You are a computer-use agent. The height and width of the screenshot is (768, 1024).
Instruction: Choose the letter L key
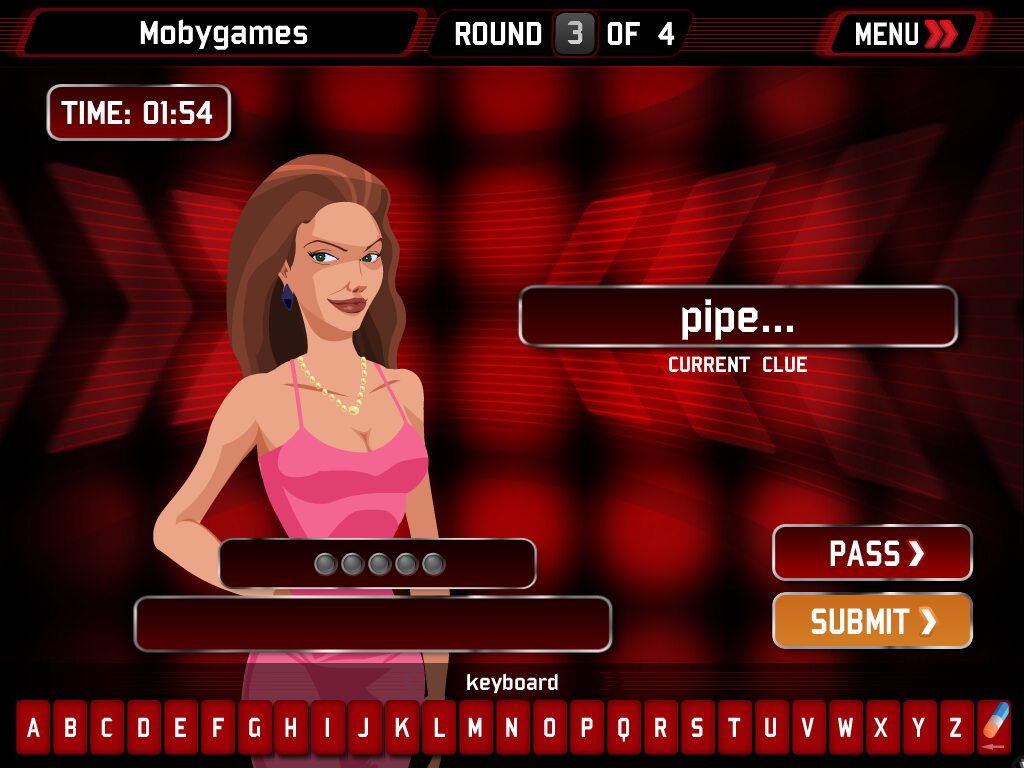[438, 728]
